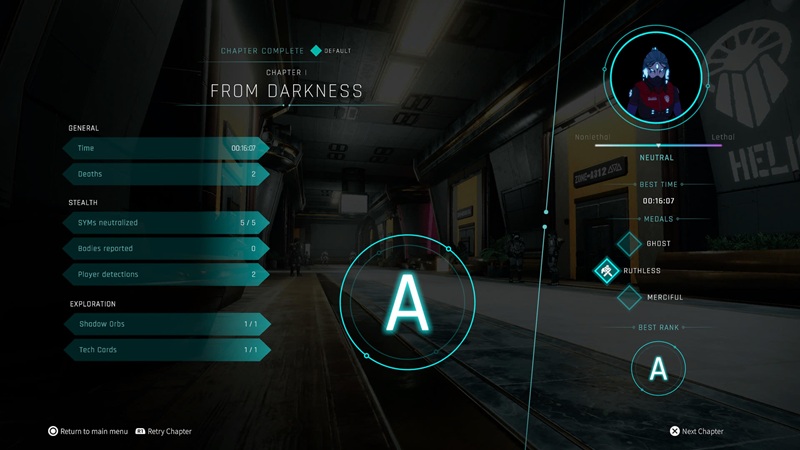The image size is (800, 450).
Task: Click the large A rank emblem
Action: [407, 298]
